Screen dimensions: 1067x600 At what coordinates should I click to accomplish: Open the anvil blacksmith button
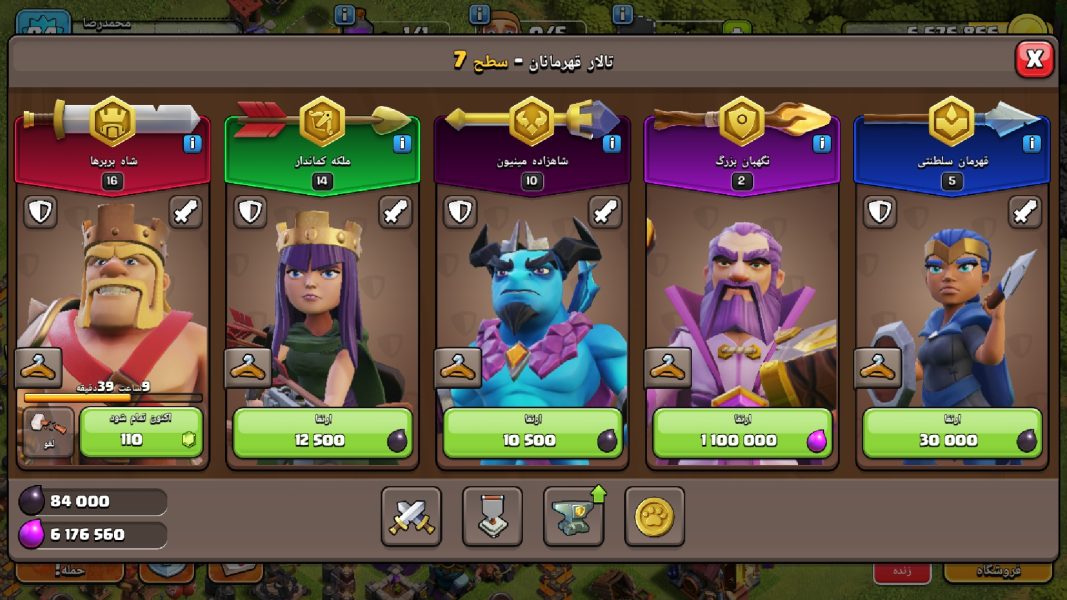[574, 516]
